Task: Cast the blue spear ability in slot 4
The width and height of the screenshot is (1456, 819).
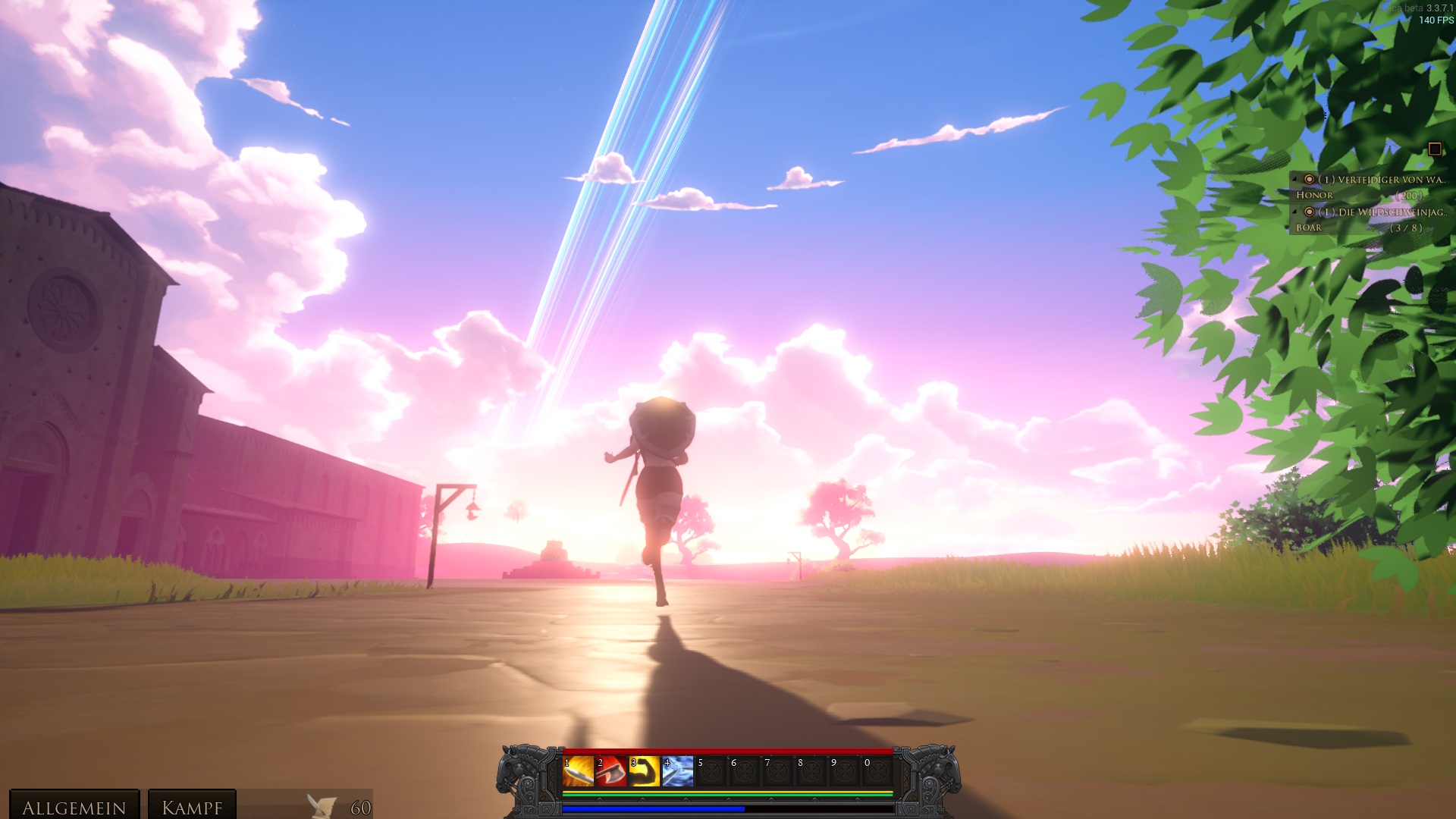Action: tap(678, 771)
